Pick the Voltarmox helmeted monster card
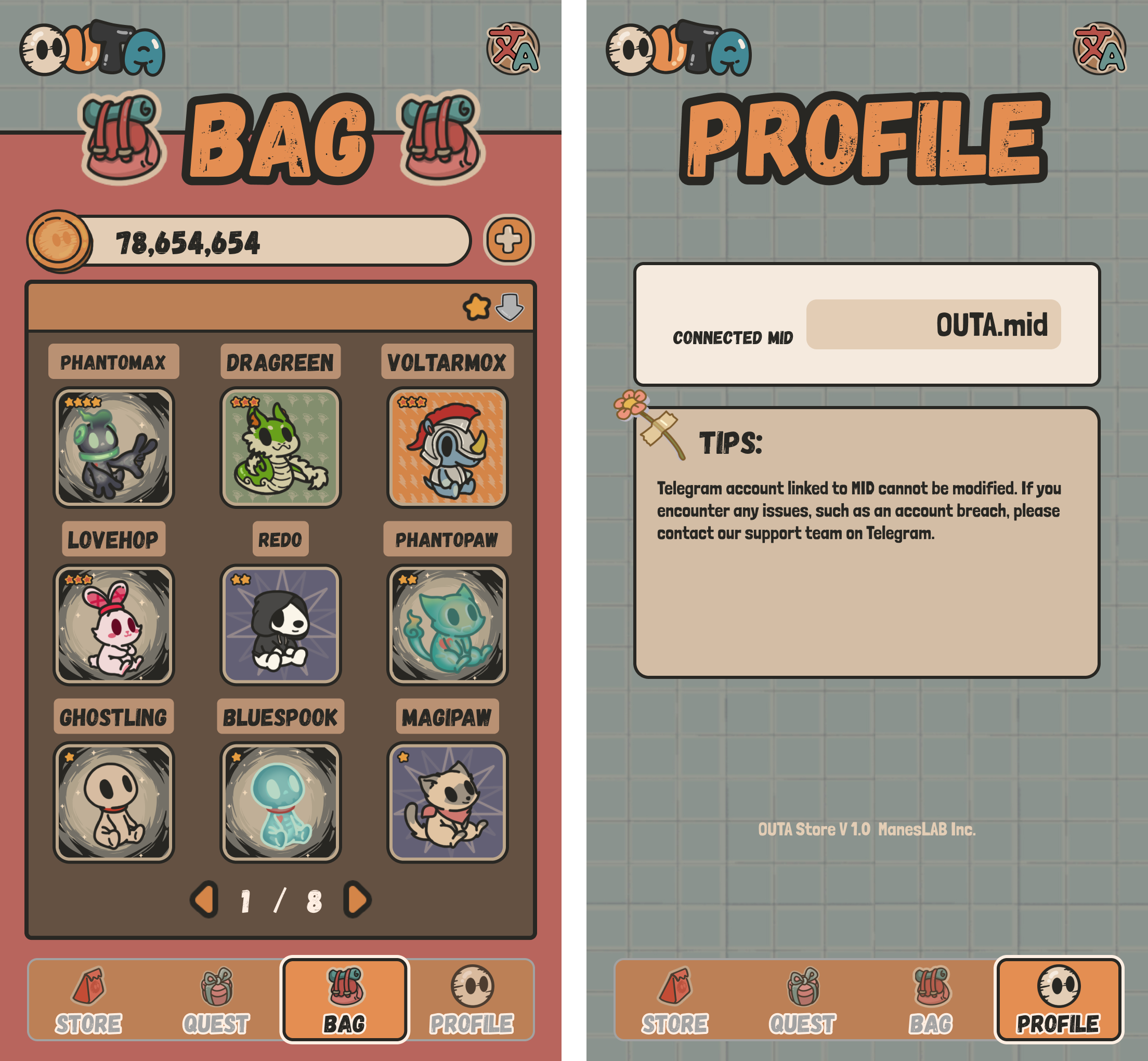This screenshot has height=1061, width=1148. [447, 448]
